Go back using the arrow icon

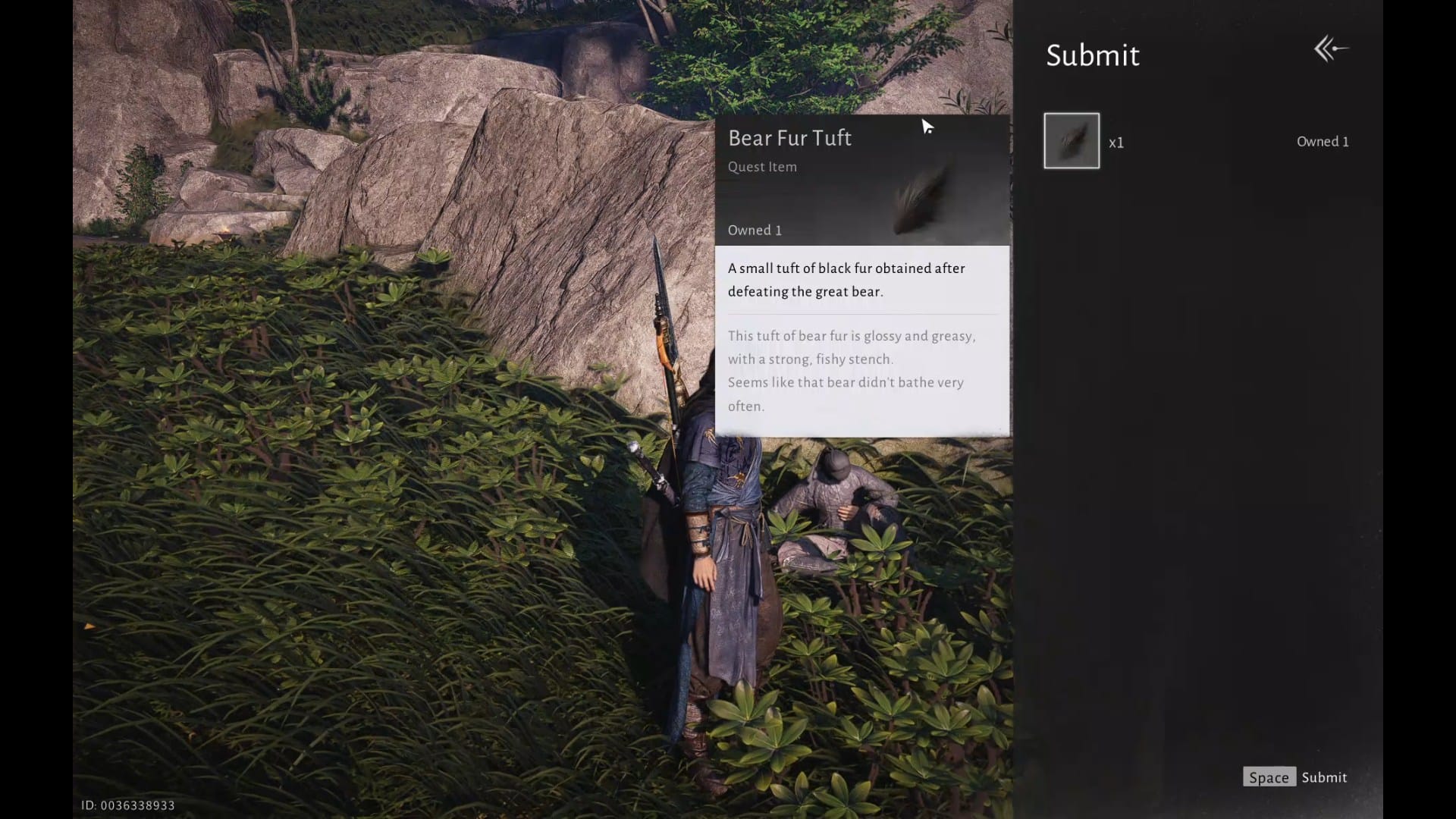click(1331, 49)
